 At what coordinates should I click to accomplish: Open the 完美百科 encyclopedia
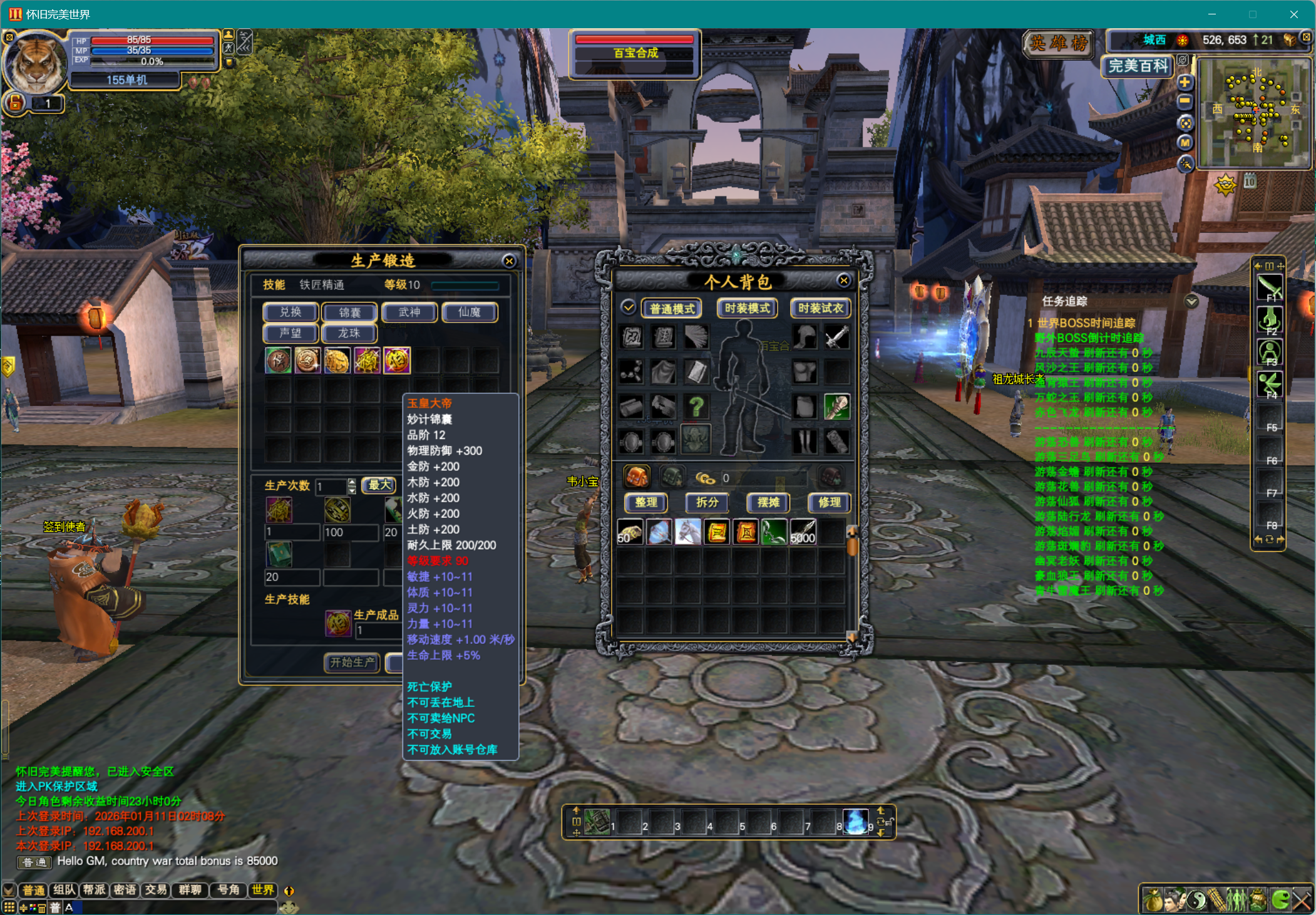[x=1138, y=66]
